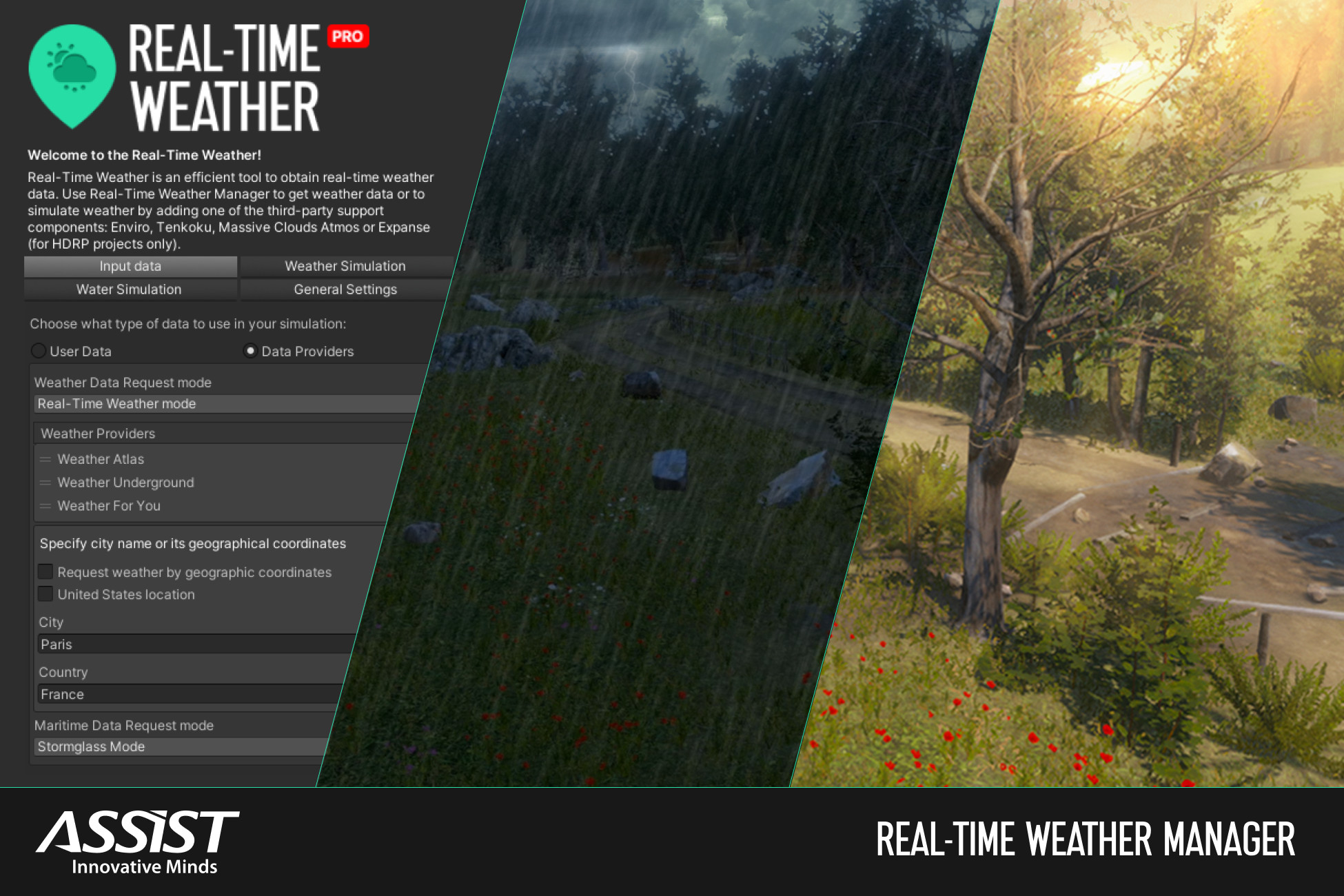Click the drag handle beside Weather Atlas

(x=45, y=459)
